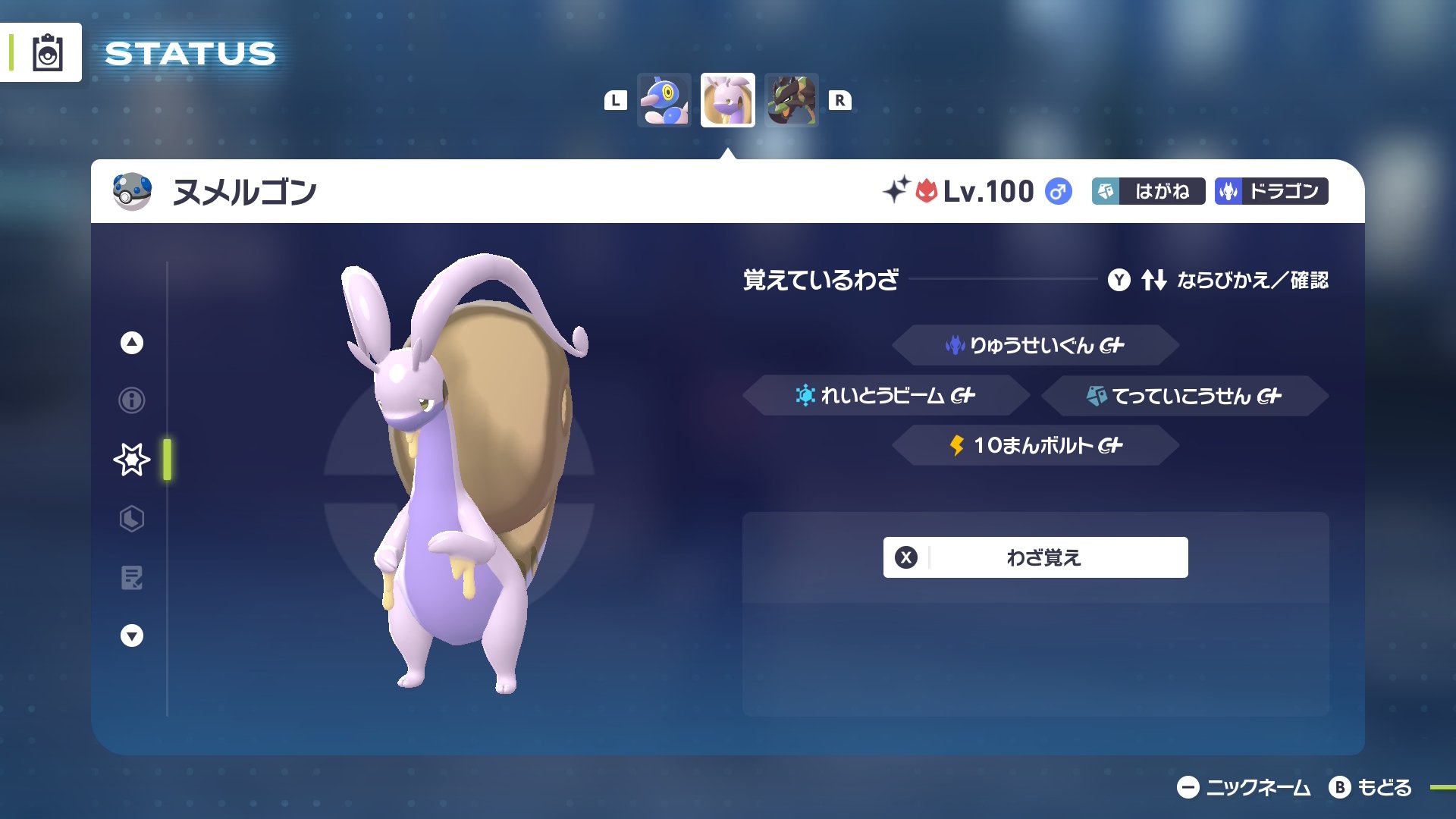Click the male gender symbol

1059,193
